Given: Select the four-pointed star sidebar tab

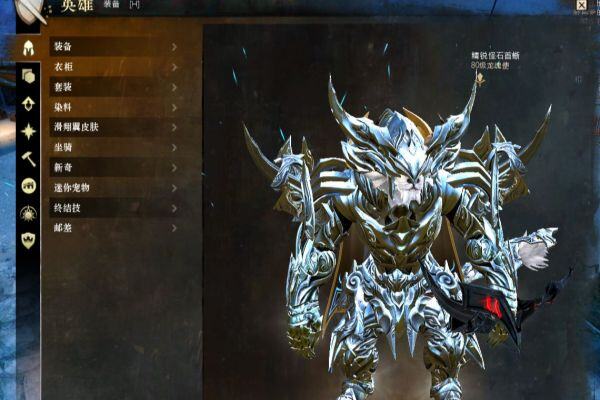Looking at the screenshot, I should [28, 130].
